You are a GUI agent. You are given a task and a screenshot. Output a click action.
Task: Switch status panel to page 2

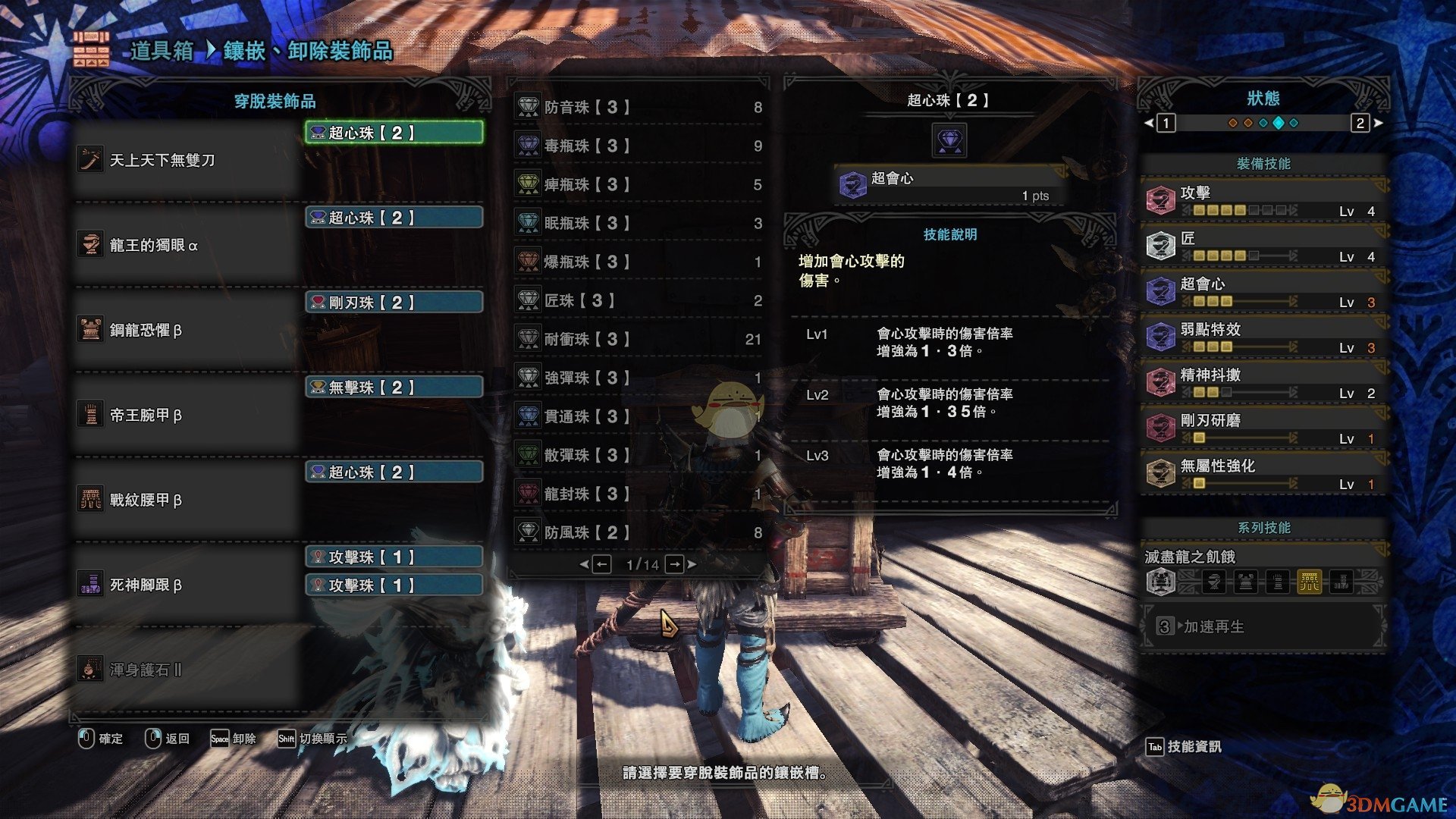pyautogui.click(x=1360, y=123)
